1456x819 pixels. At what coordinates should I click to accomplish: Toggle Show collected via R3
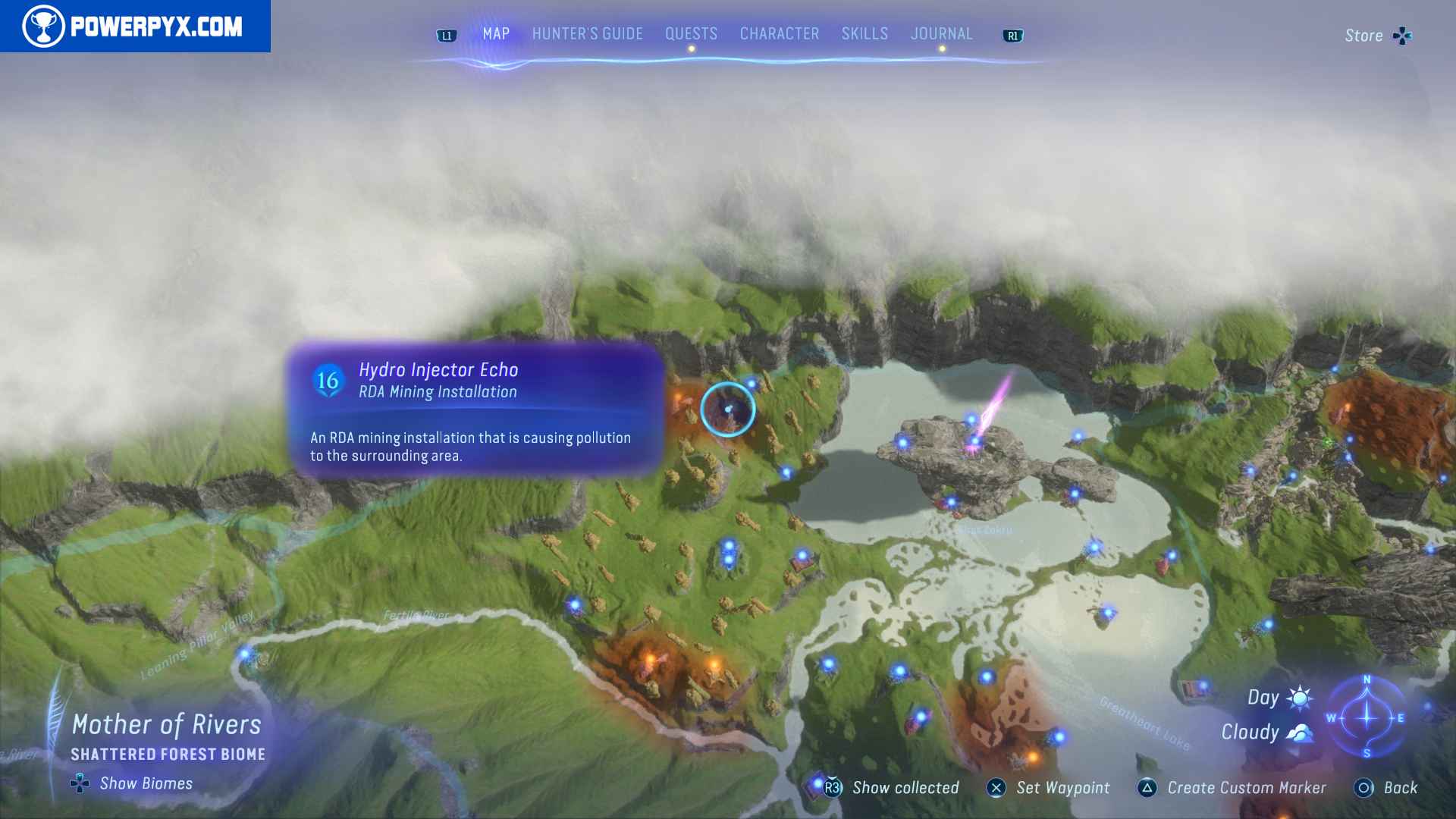click(x=831, y=788)
